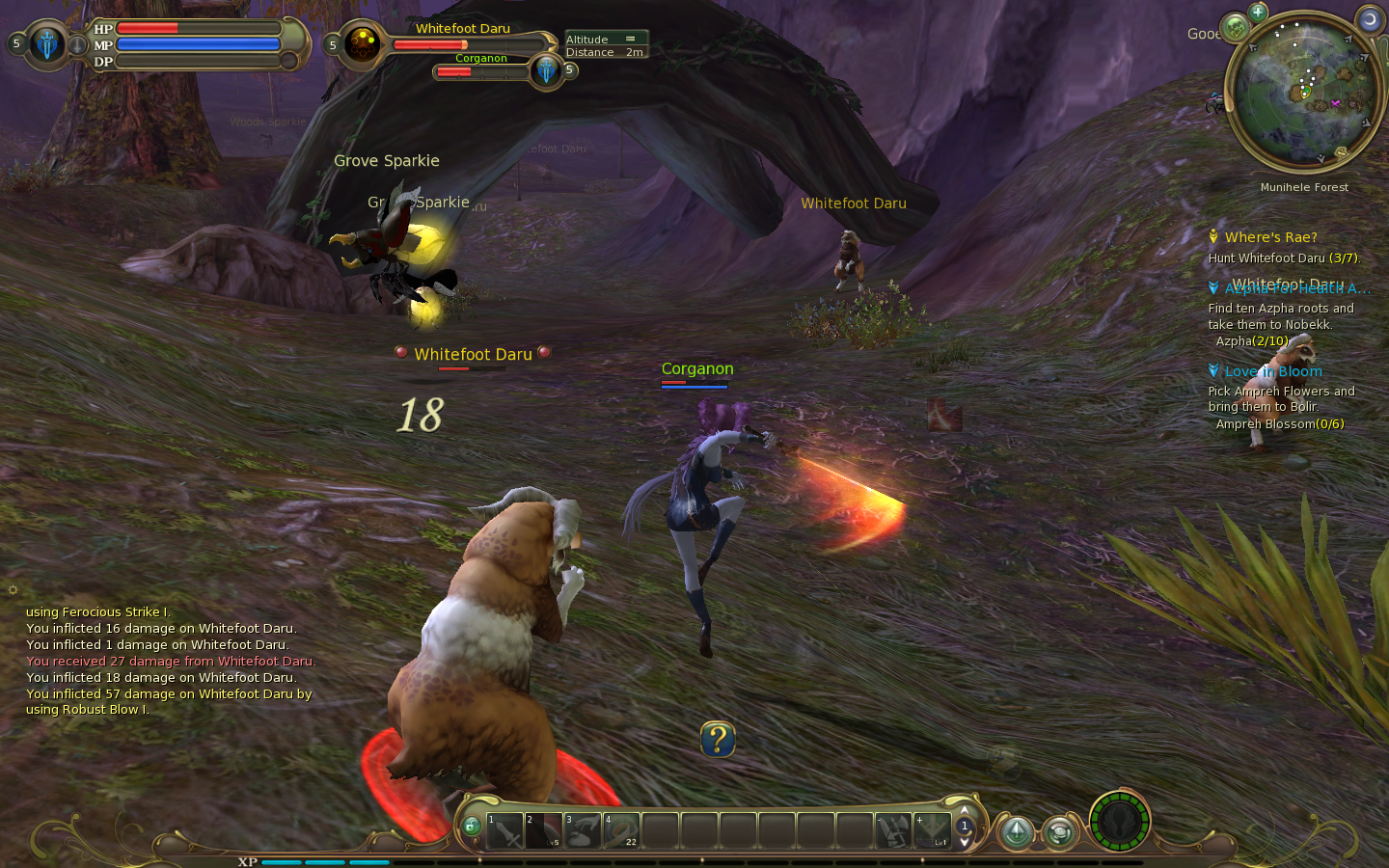Click the blue crescent moon minimap button
Screen dimensions: 1389x868
pyautogui.click(x=1369, y=19)
